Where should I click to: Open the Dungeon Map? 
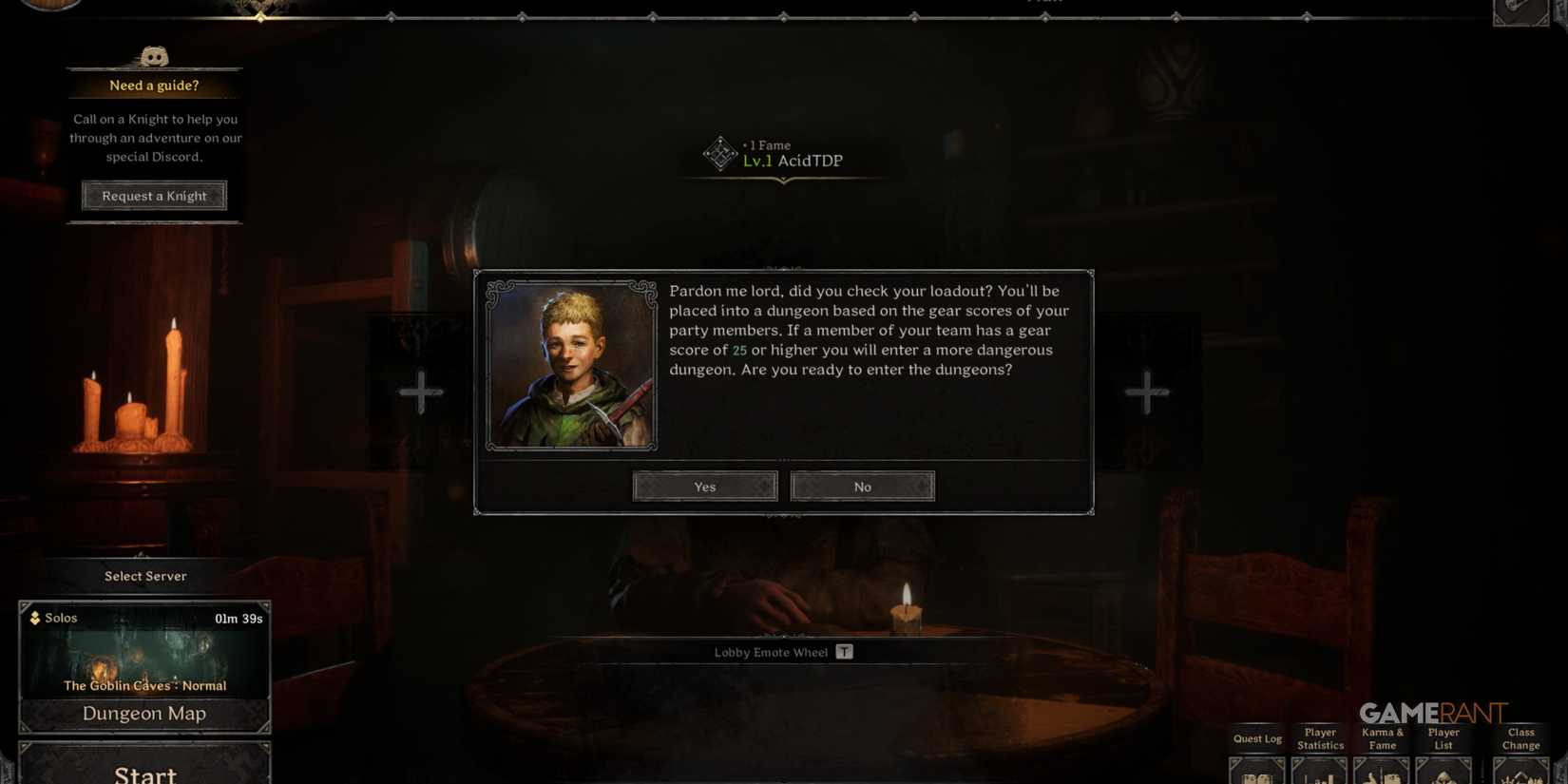pos(144,713)
